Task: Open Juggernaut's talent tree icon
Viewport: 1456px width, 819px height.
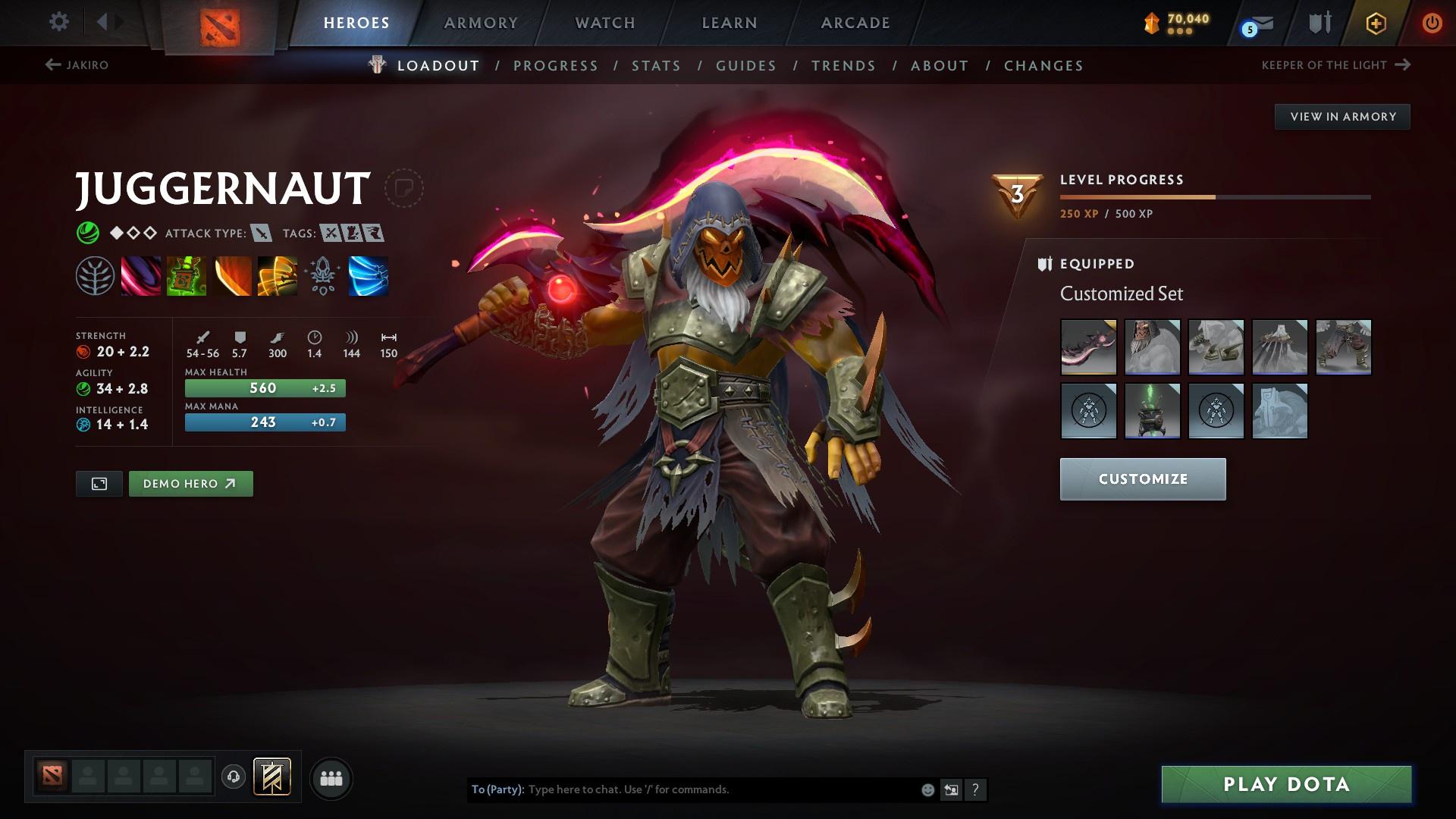Action: coord(95,275)
